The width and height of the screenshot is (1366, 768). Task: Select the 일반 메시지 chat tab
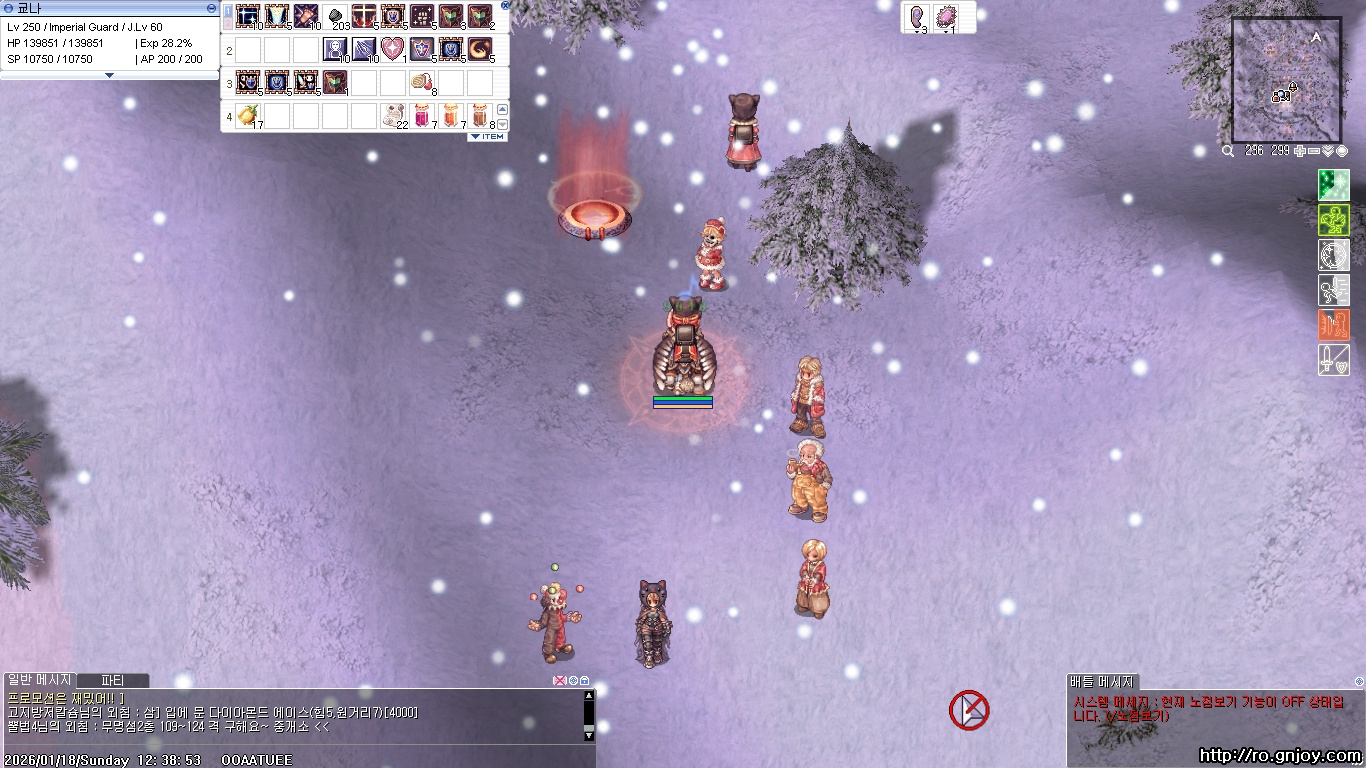(39, 681)
